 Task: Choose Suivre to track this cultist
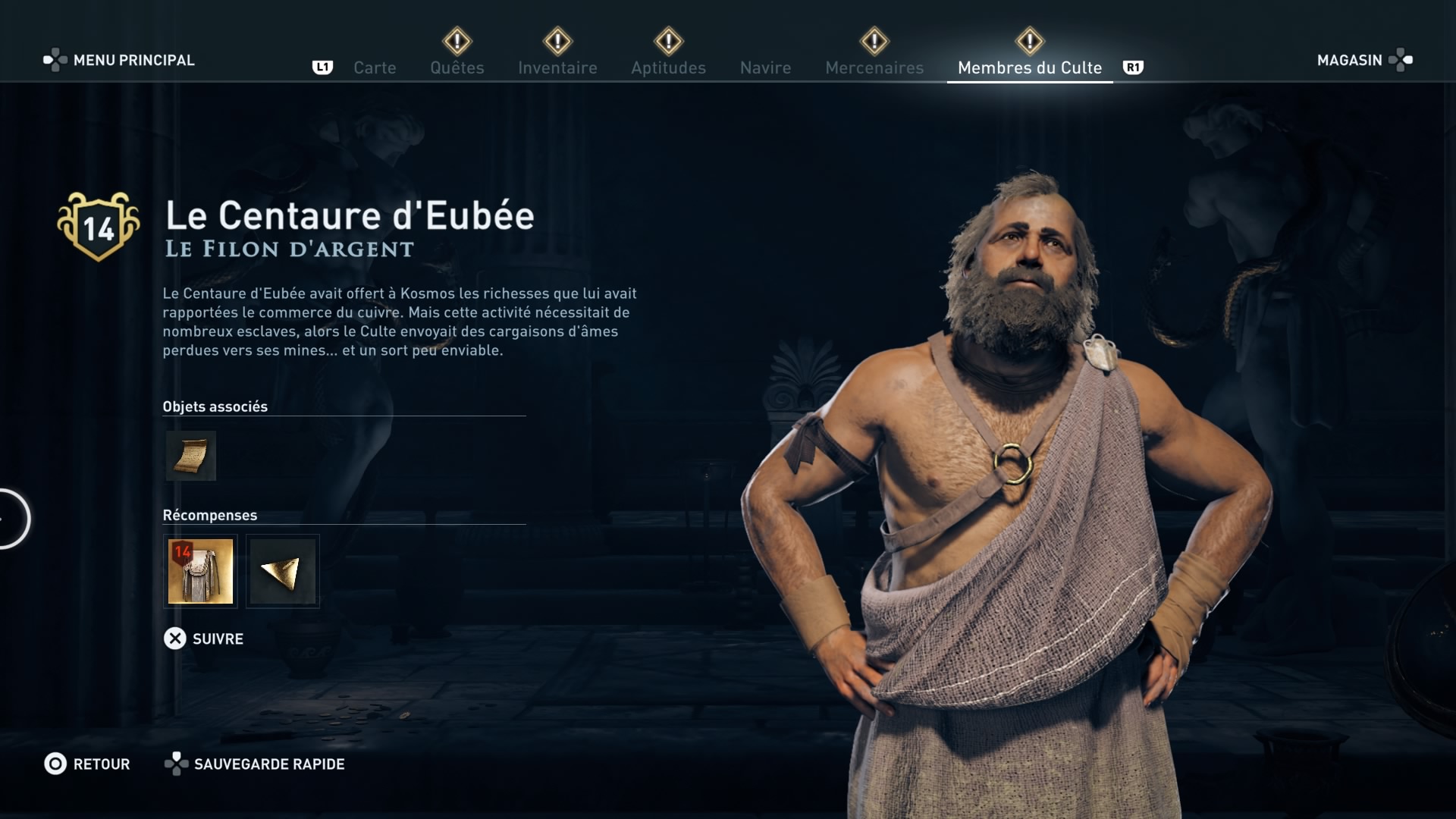tap(203, 639)
